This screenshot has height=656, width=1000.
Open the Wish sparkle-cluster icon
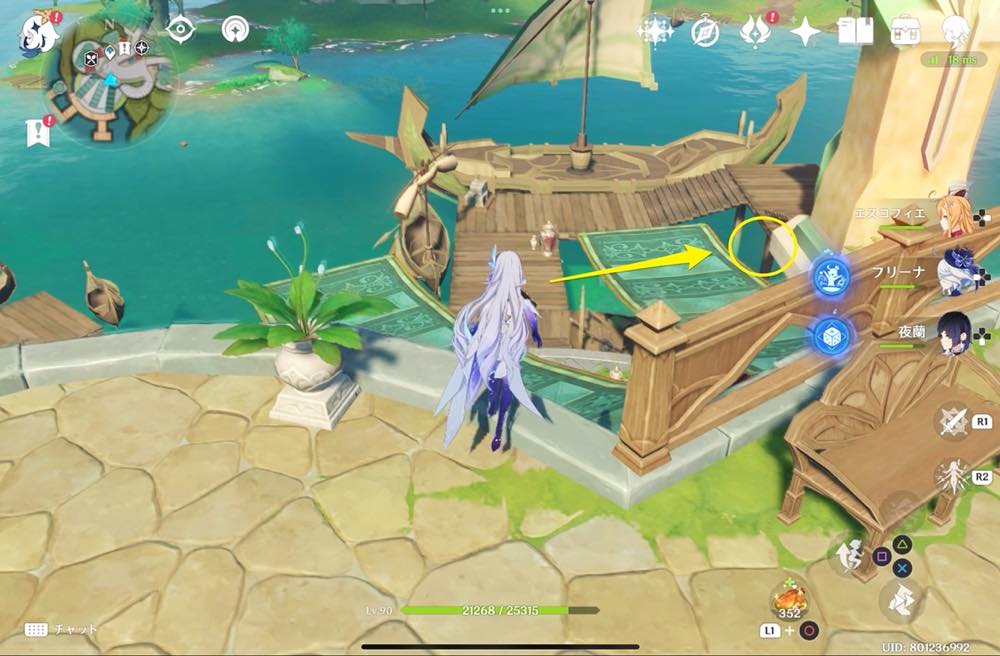(656, 32)
